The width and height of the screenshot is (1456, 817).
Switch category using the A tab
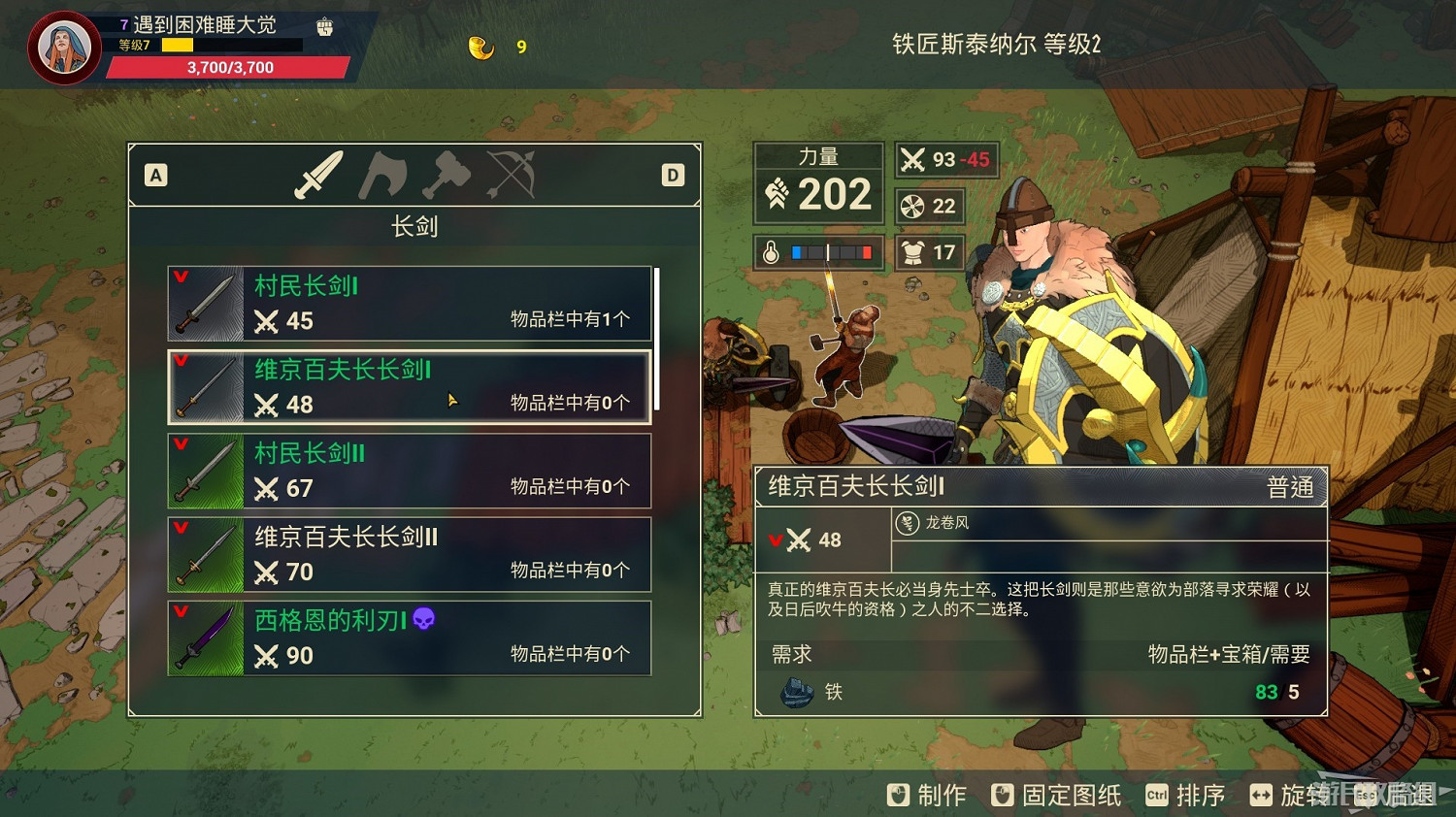155,176
